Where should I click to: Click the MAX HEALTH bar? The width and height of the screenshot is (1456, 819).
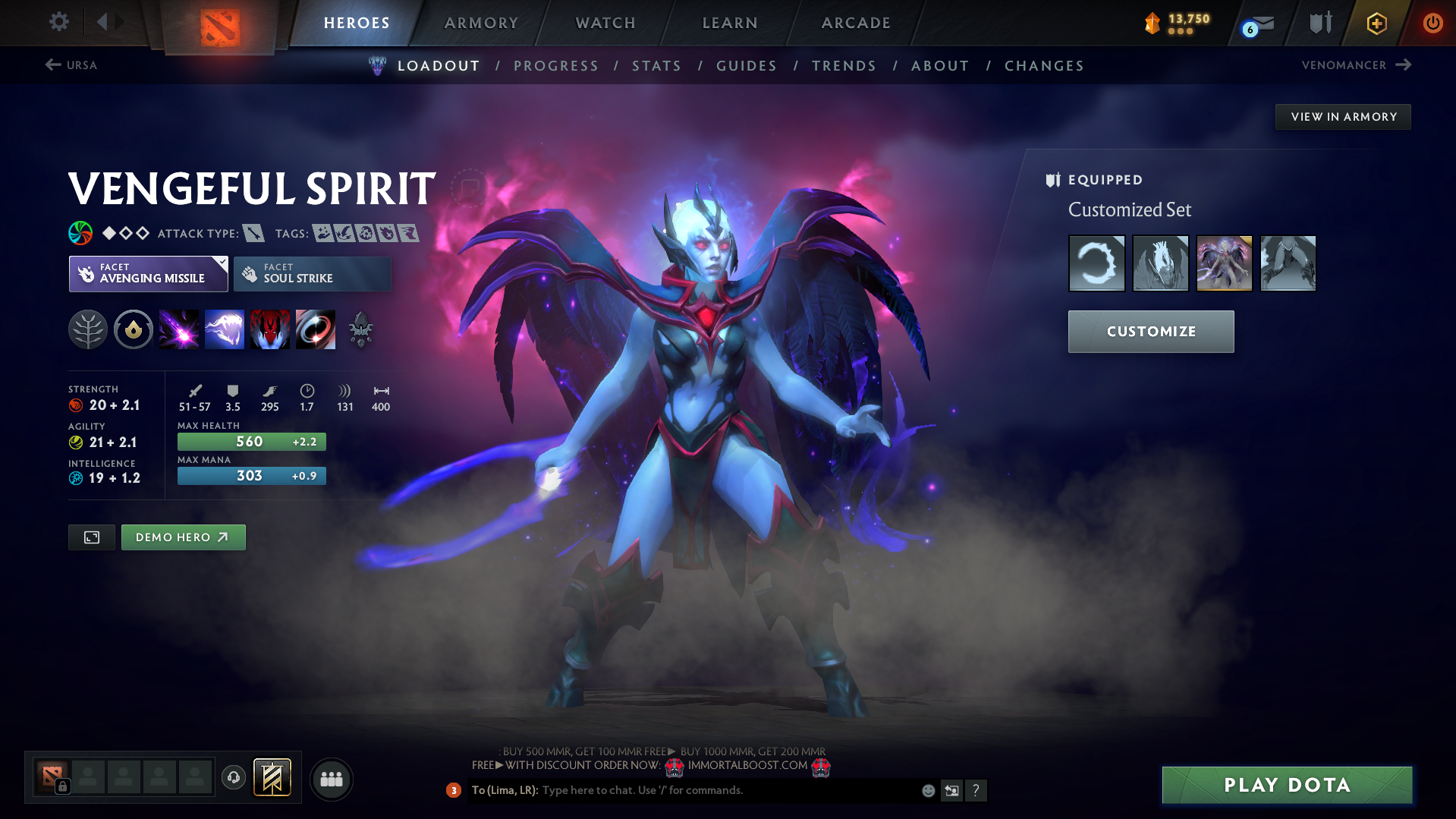pyautogui.click(x=251, y=441)
